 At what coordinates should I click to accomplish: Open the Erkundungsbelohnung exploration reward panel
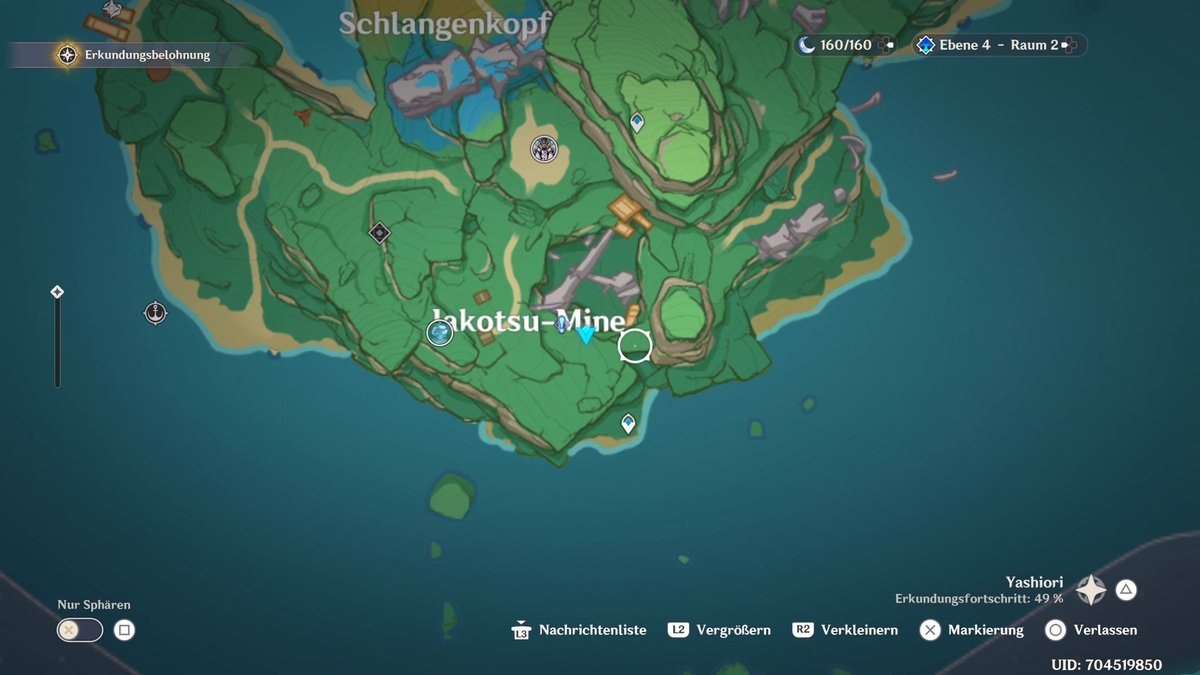pyautogui.click(x=135, y=55)
